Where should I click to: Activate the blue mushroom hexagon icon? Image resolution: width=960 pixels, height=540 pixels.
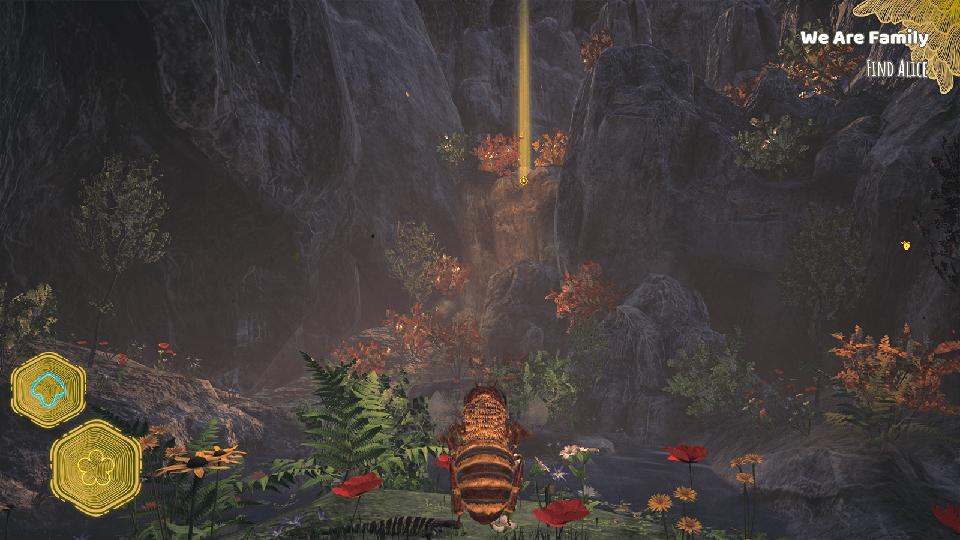48,390
